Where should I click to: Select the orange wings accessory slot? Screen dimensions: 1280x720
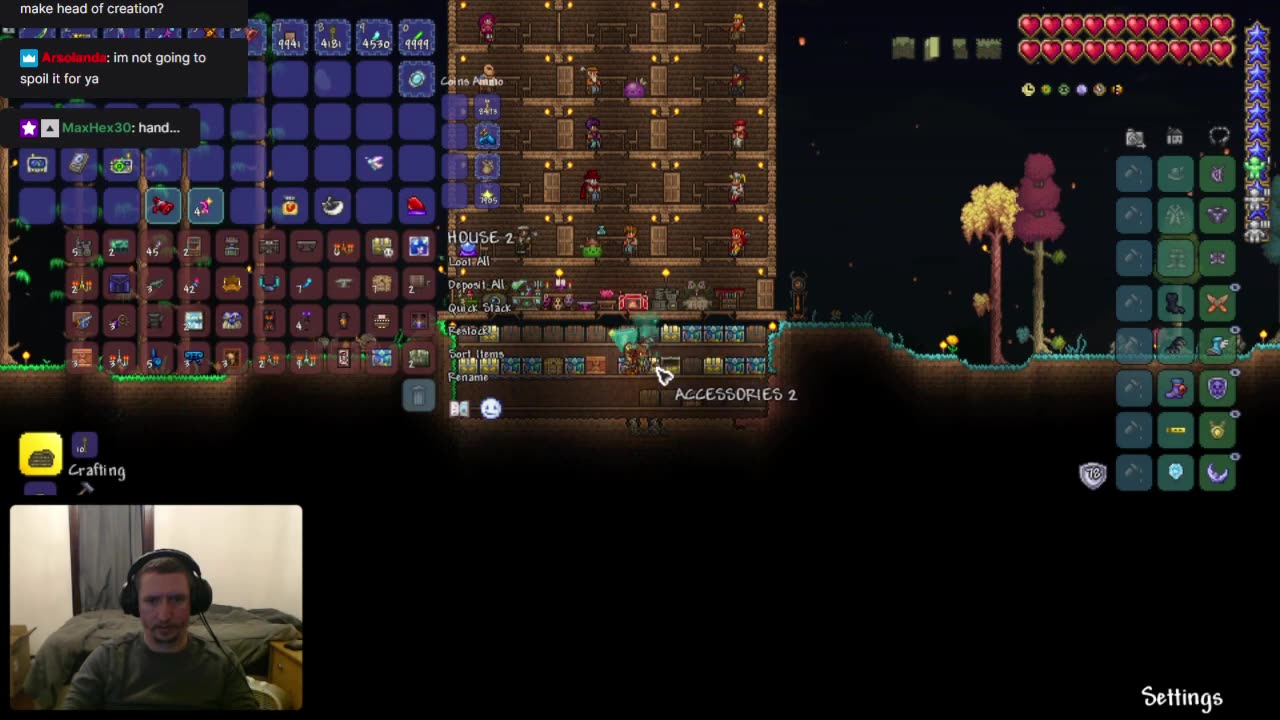tap(1217, 302)
